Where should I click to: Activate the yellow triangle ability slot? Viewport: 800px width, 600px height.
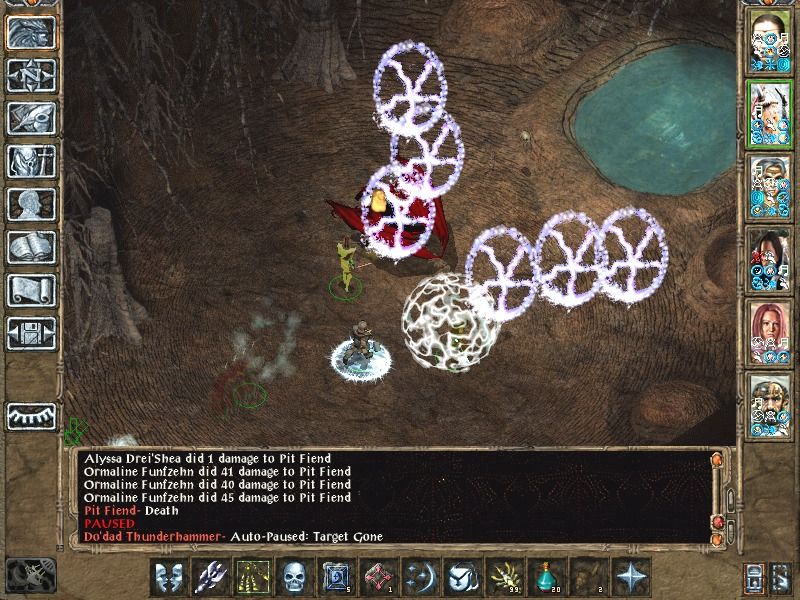251,577
